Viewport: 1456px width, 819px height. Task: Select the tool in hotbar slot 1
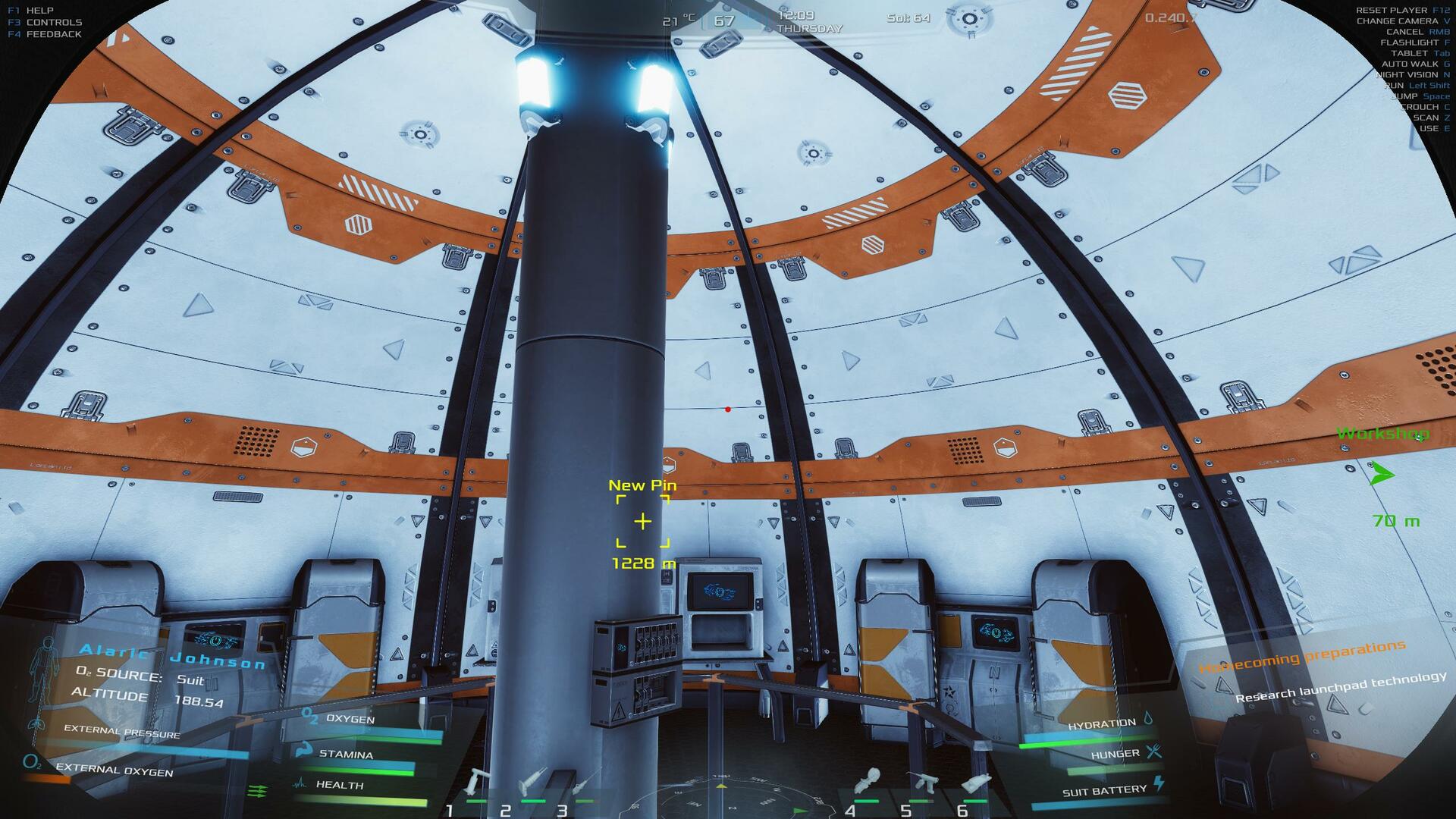(478, 782)
